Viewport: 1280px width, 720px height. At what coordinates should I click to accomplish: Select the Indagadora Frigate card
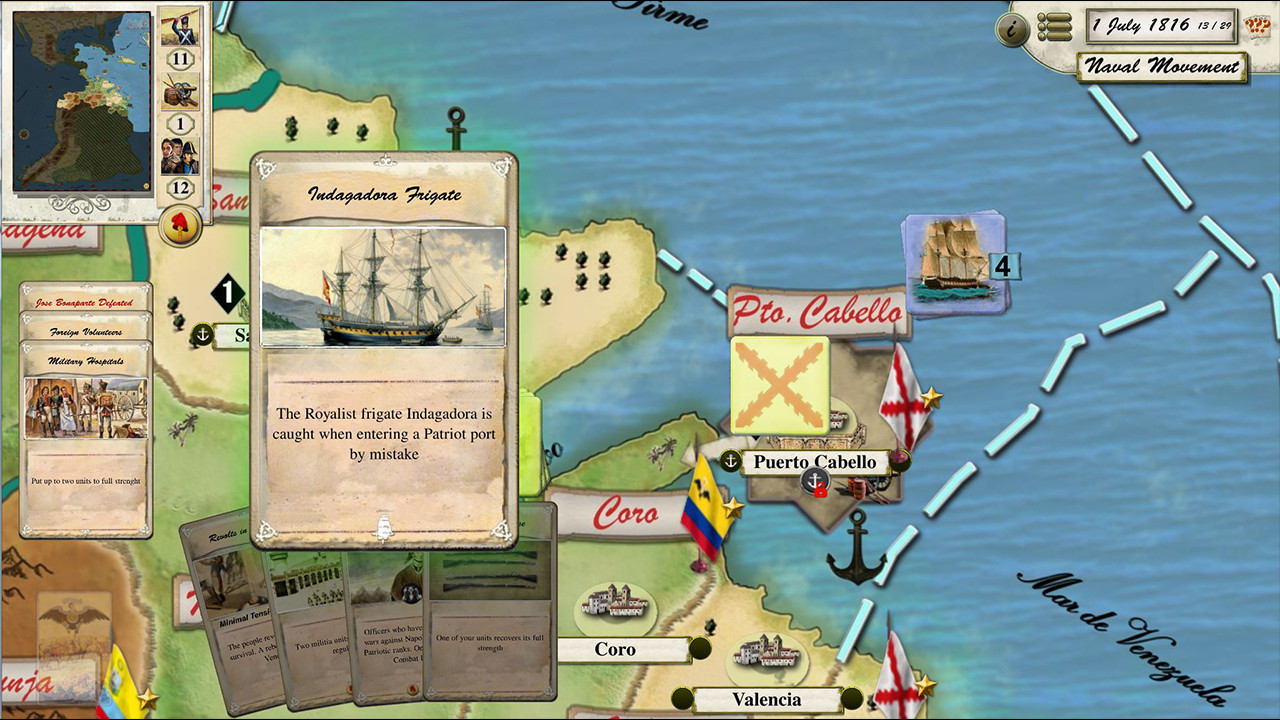click(383, 348)
